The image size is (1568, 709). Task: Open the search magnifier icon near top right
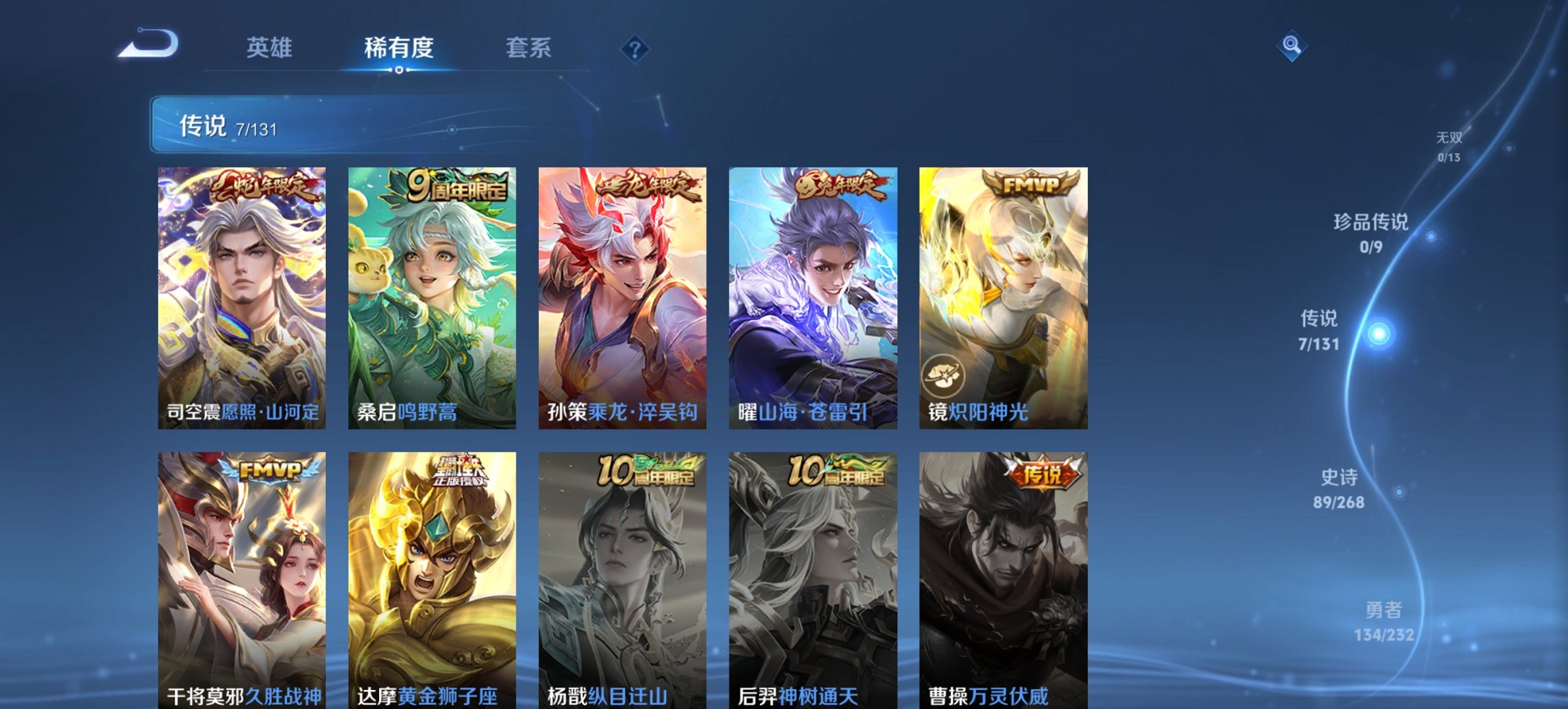(1293, 46)
